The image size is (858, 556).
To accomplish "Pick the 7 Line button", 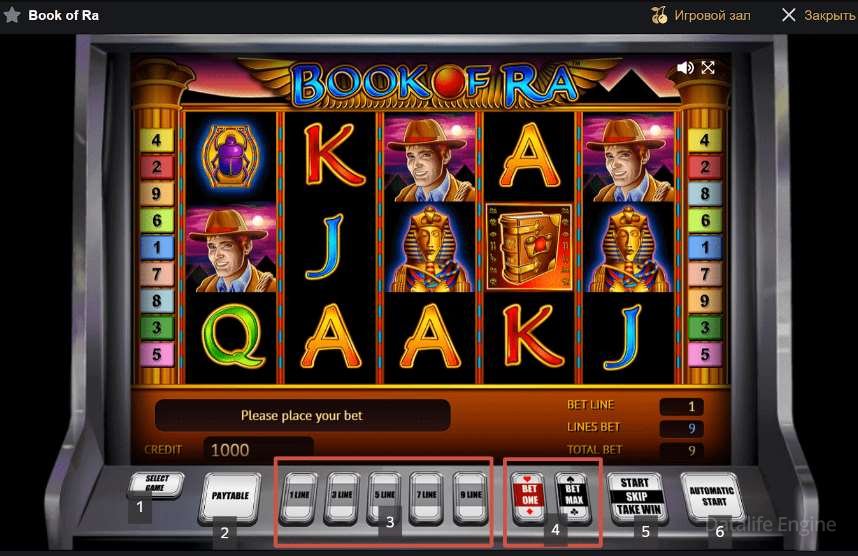I will click(427, 496).
